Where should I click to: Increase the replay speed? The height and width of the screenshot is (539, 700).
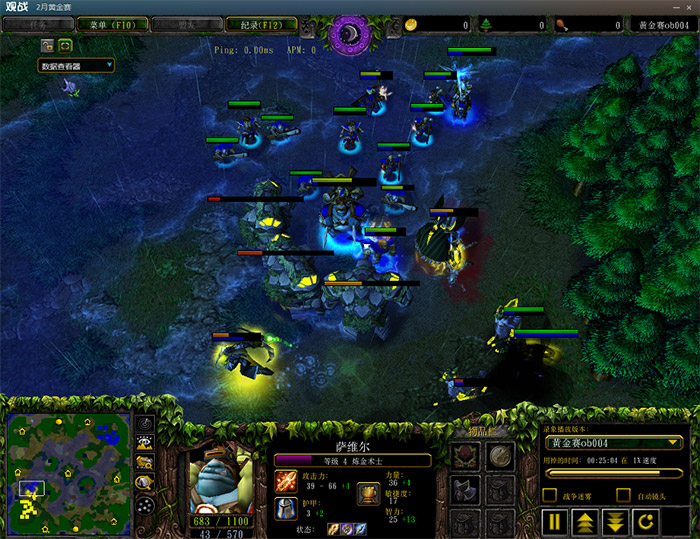tap(587, 521)
